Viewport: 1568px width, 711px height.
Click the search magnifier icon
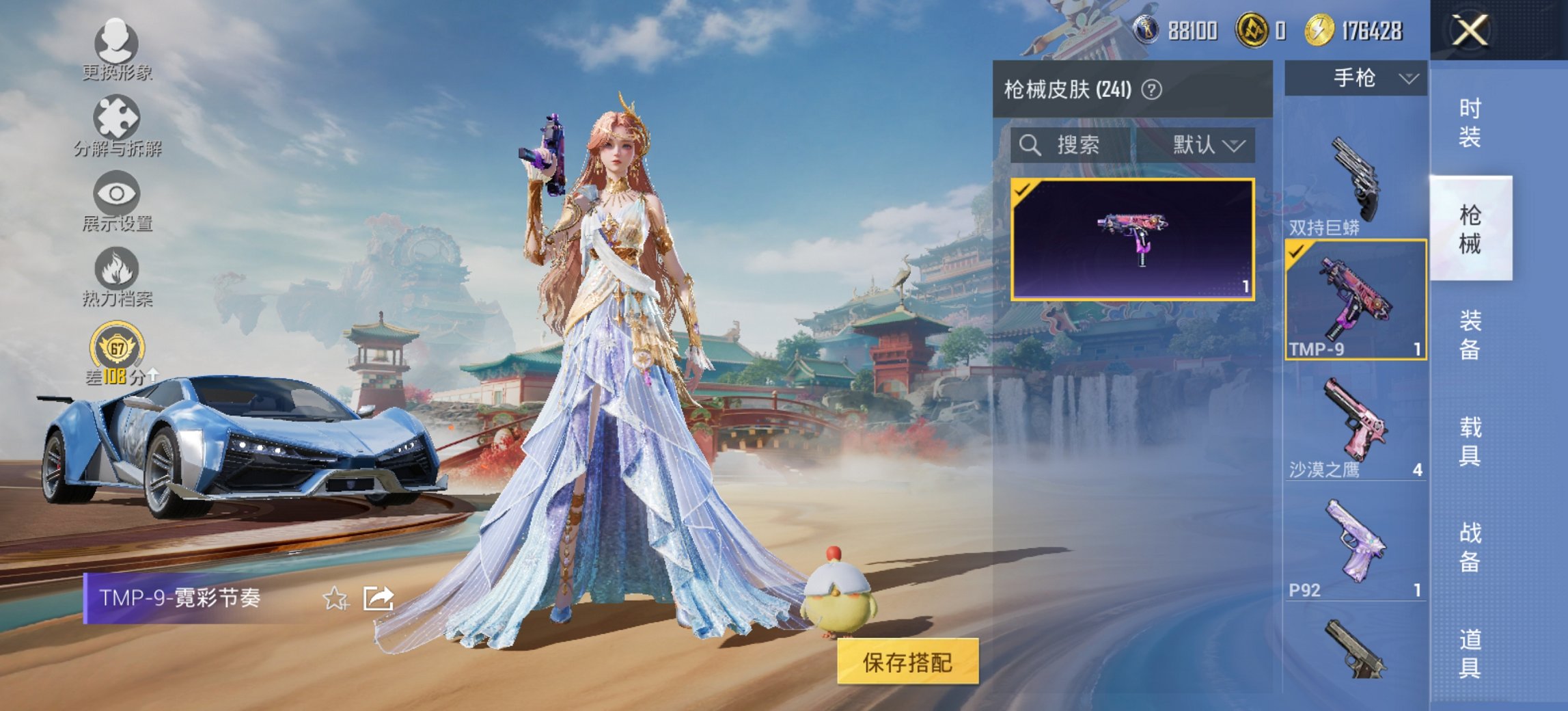1030,146
